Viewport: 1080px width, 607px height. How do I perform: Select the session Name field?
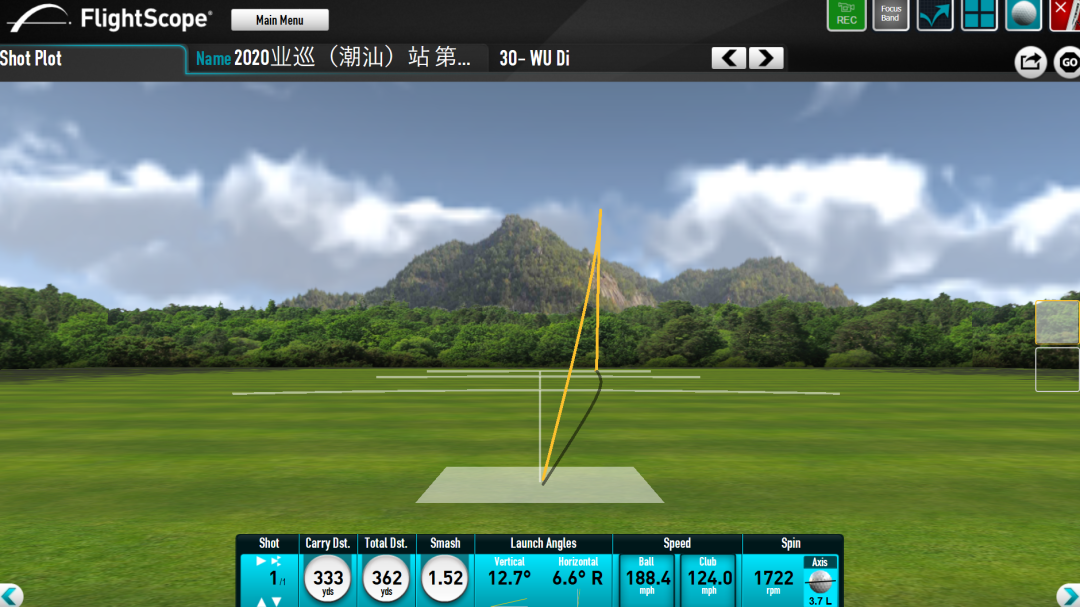(336, 58)
